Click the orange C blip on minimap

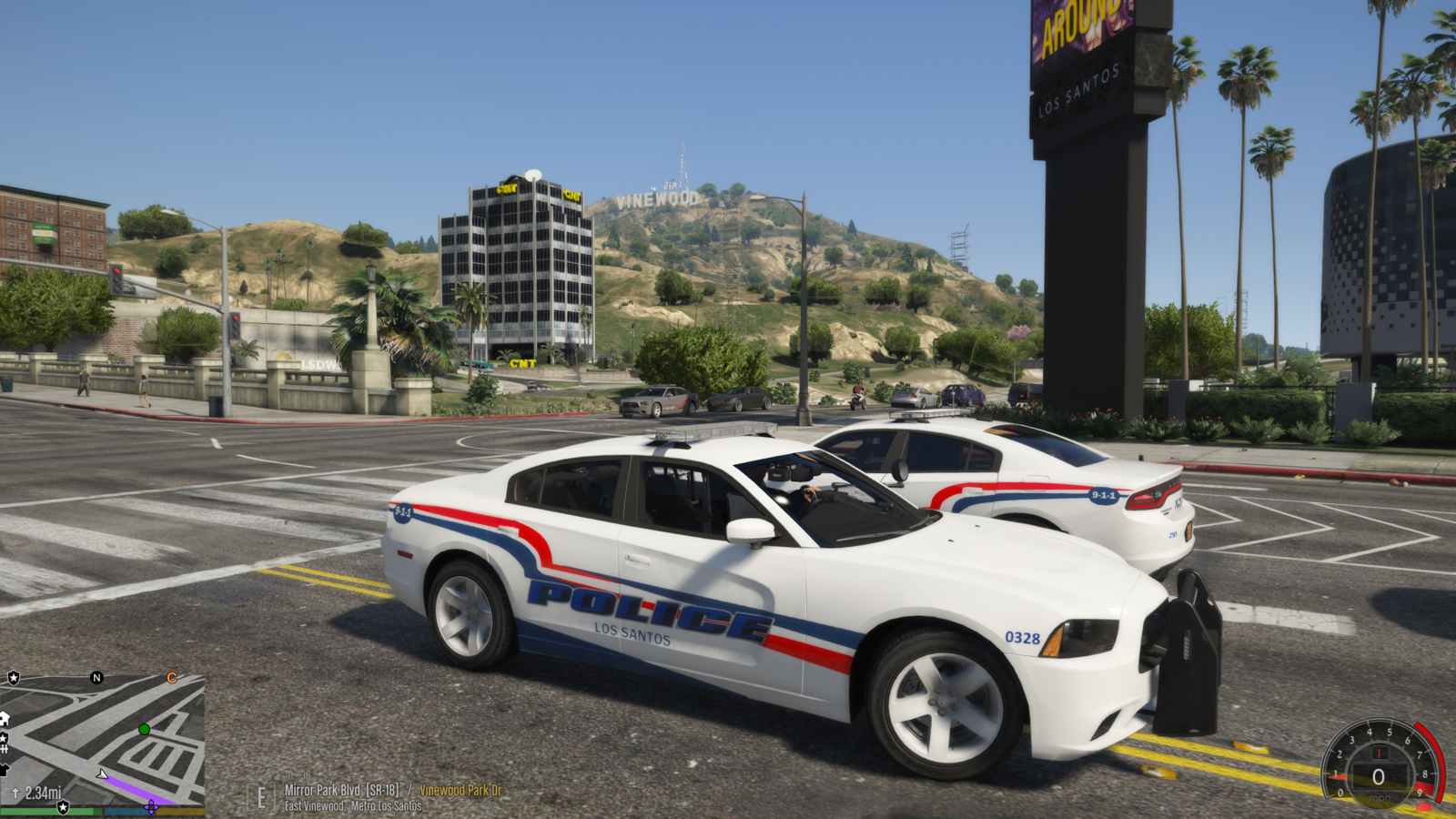[x=171, y=678]
